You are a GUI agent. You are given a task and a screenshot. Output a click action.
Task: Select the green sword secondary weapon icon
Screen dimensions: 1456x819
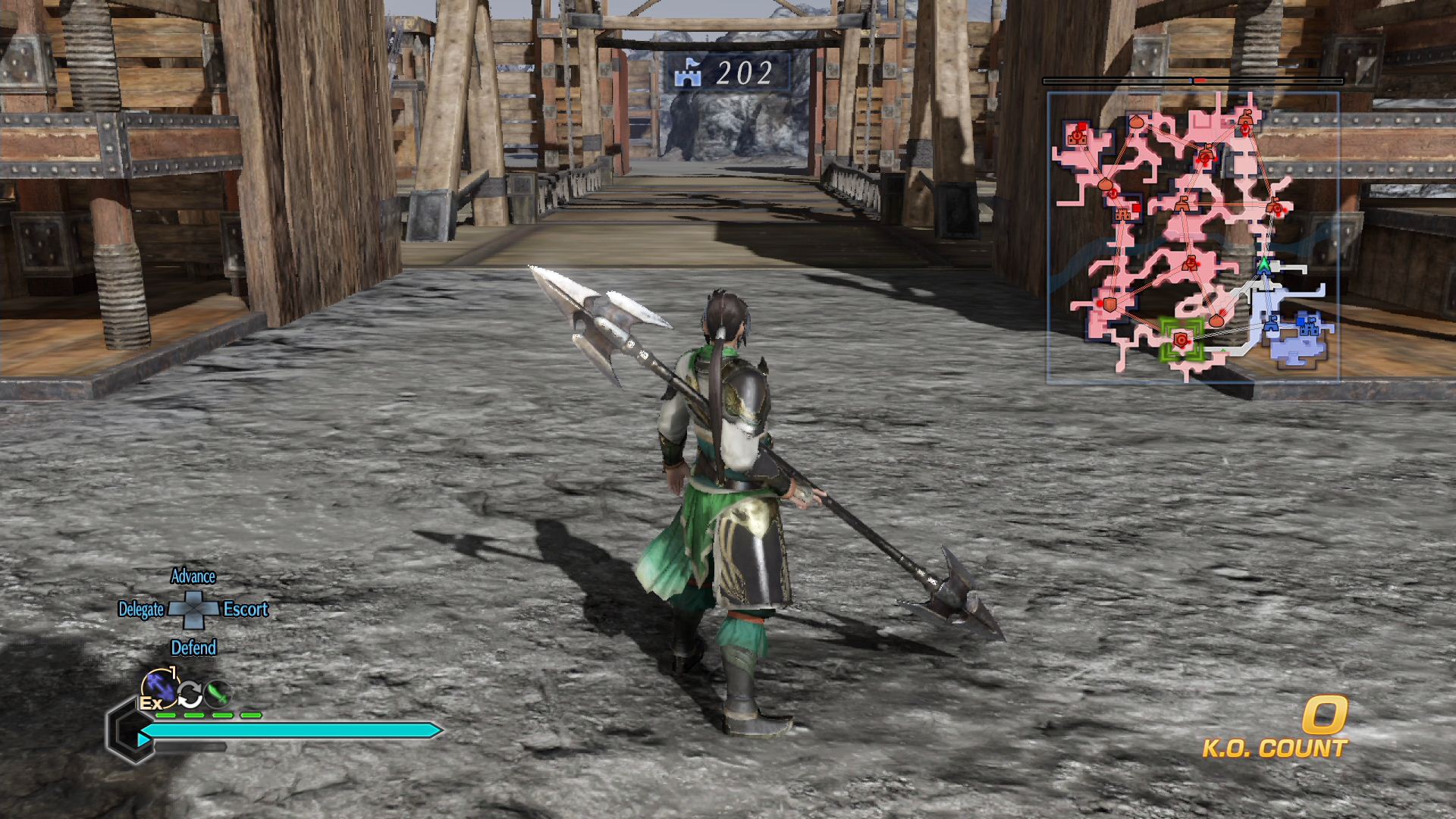(218, 692)
